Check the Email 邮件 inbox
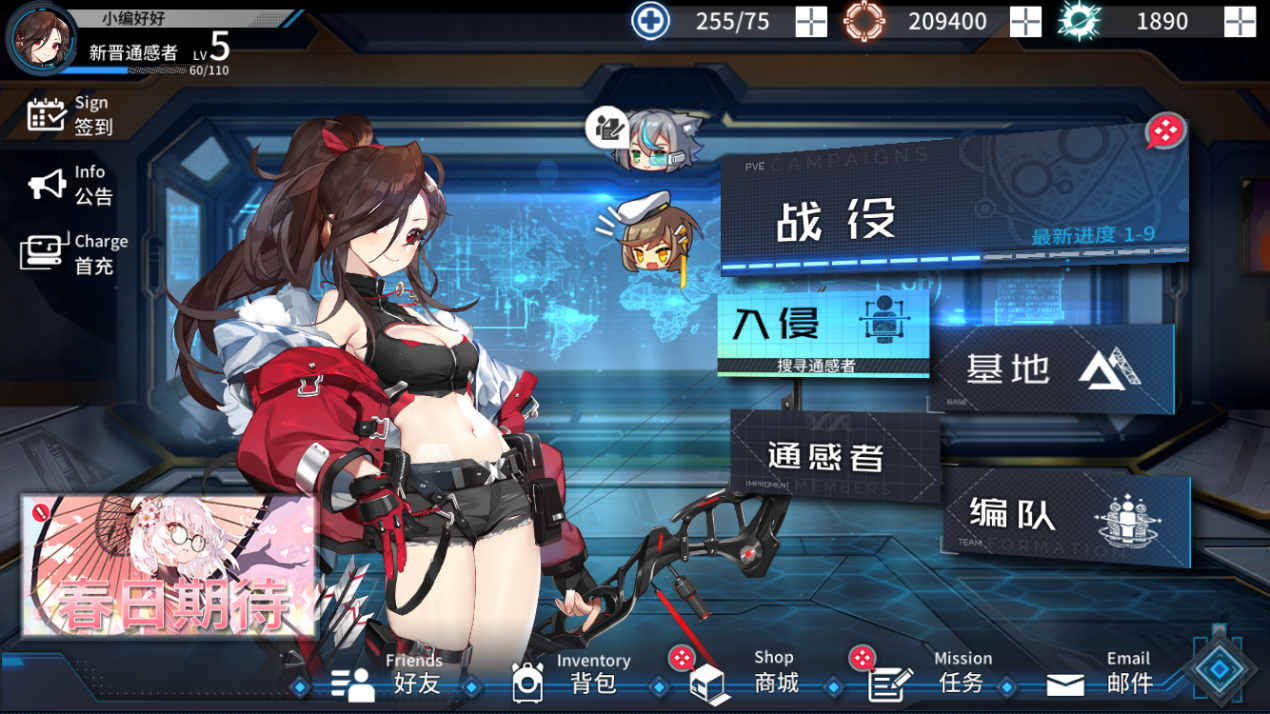 (x=1102, y=675)
